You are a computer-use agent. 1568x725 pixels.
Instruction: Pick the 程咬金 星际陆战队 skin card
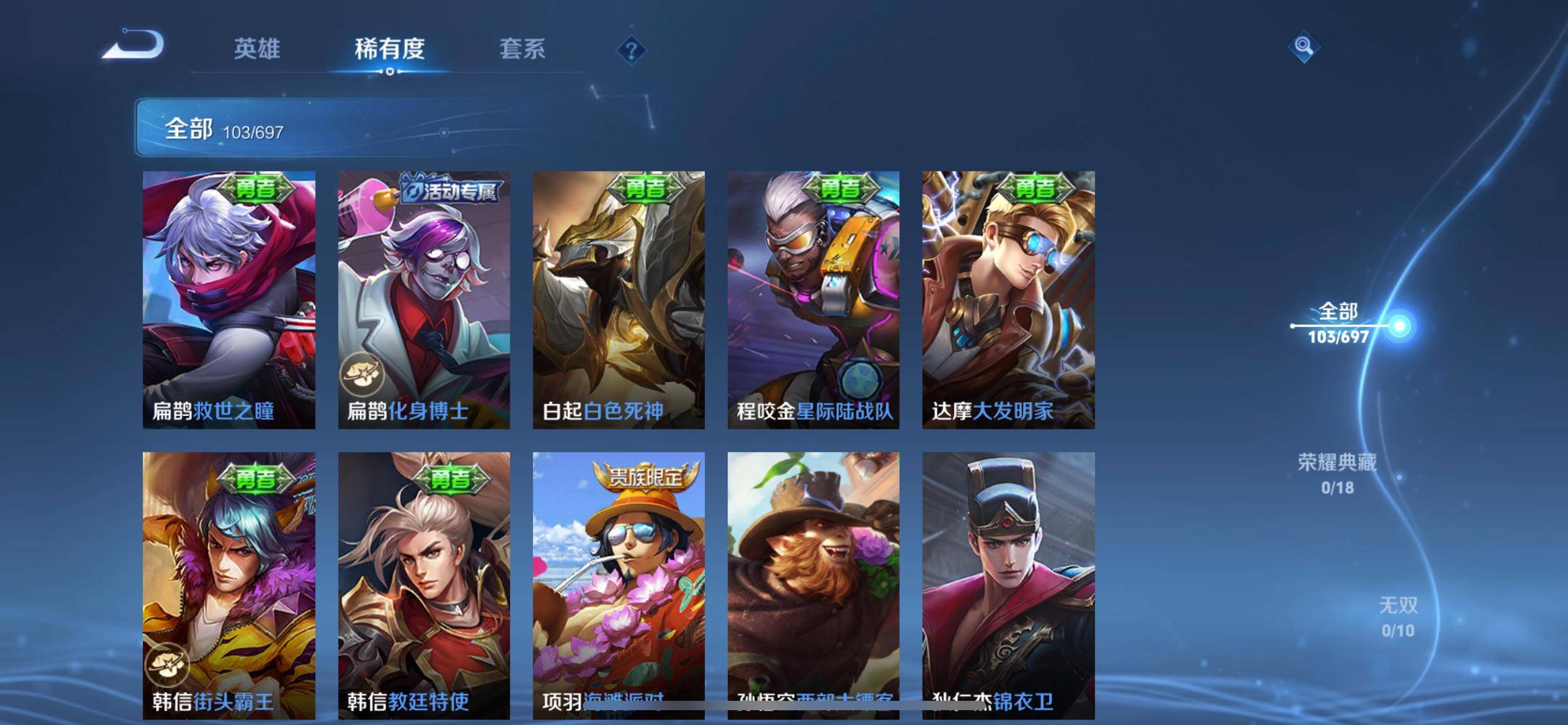point(813,300)
